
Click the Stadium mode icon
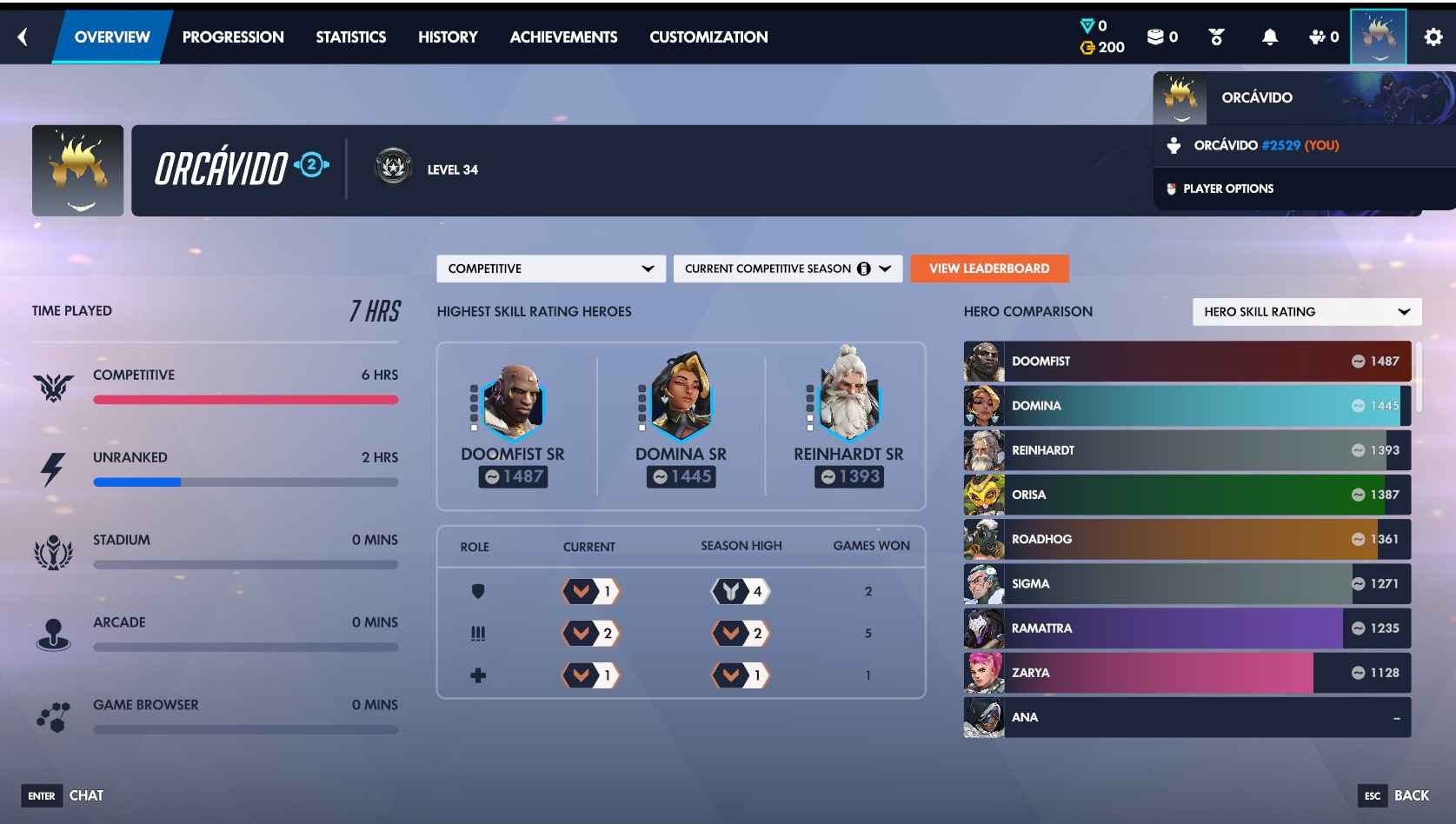click(55, 550)
